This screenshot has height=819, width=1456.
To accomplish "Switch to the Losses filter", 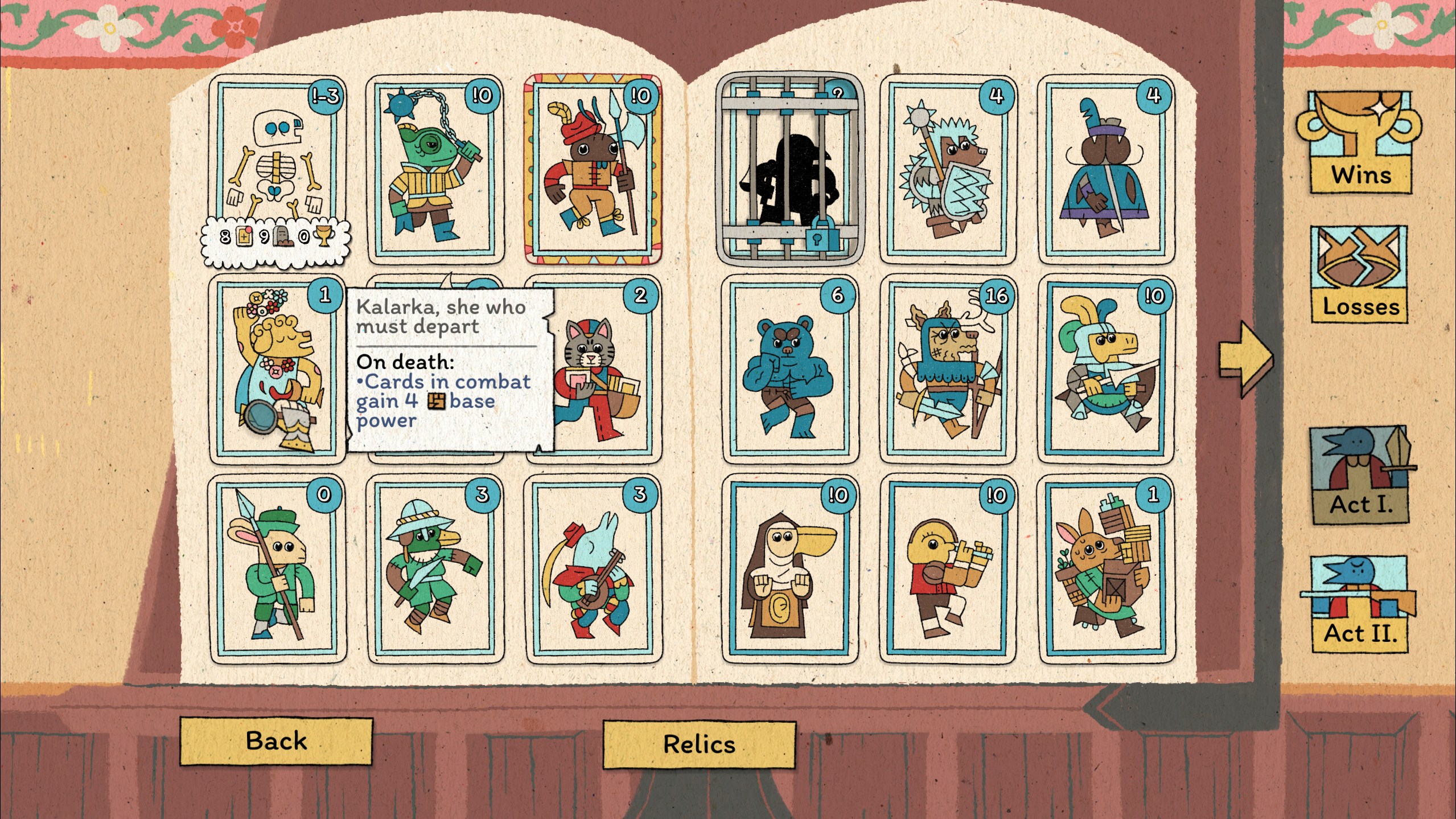I will [1360, 275].
